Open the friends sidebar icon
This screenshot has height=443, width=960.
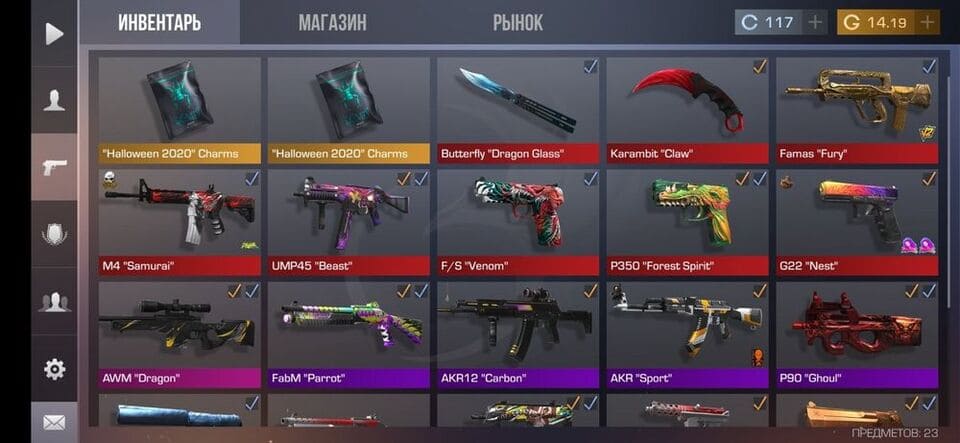pos(54,301)
